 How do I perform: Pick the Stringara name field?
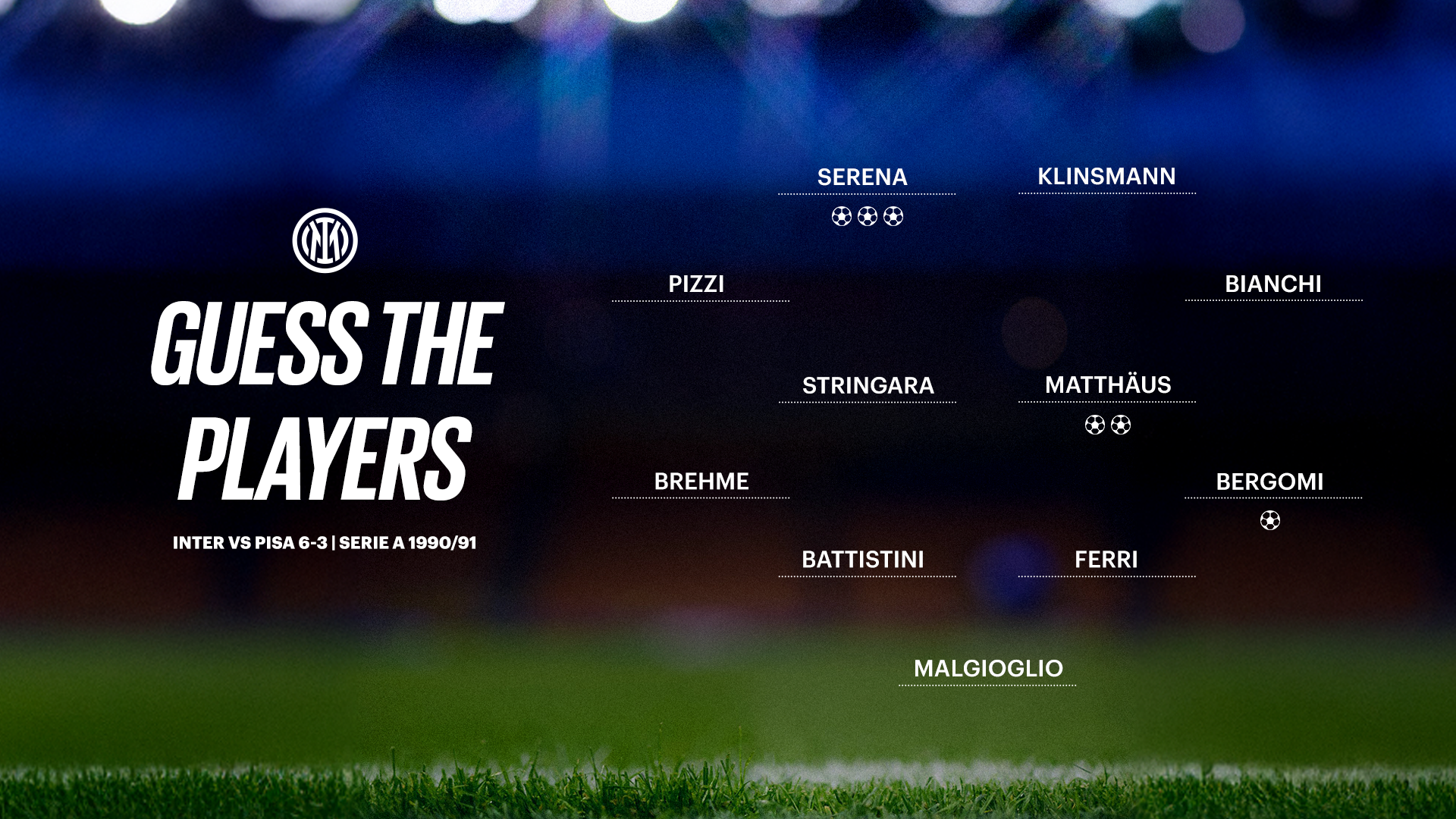click(x=868, y=386)
